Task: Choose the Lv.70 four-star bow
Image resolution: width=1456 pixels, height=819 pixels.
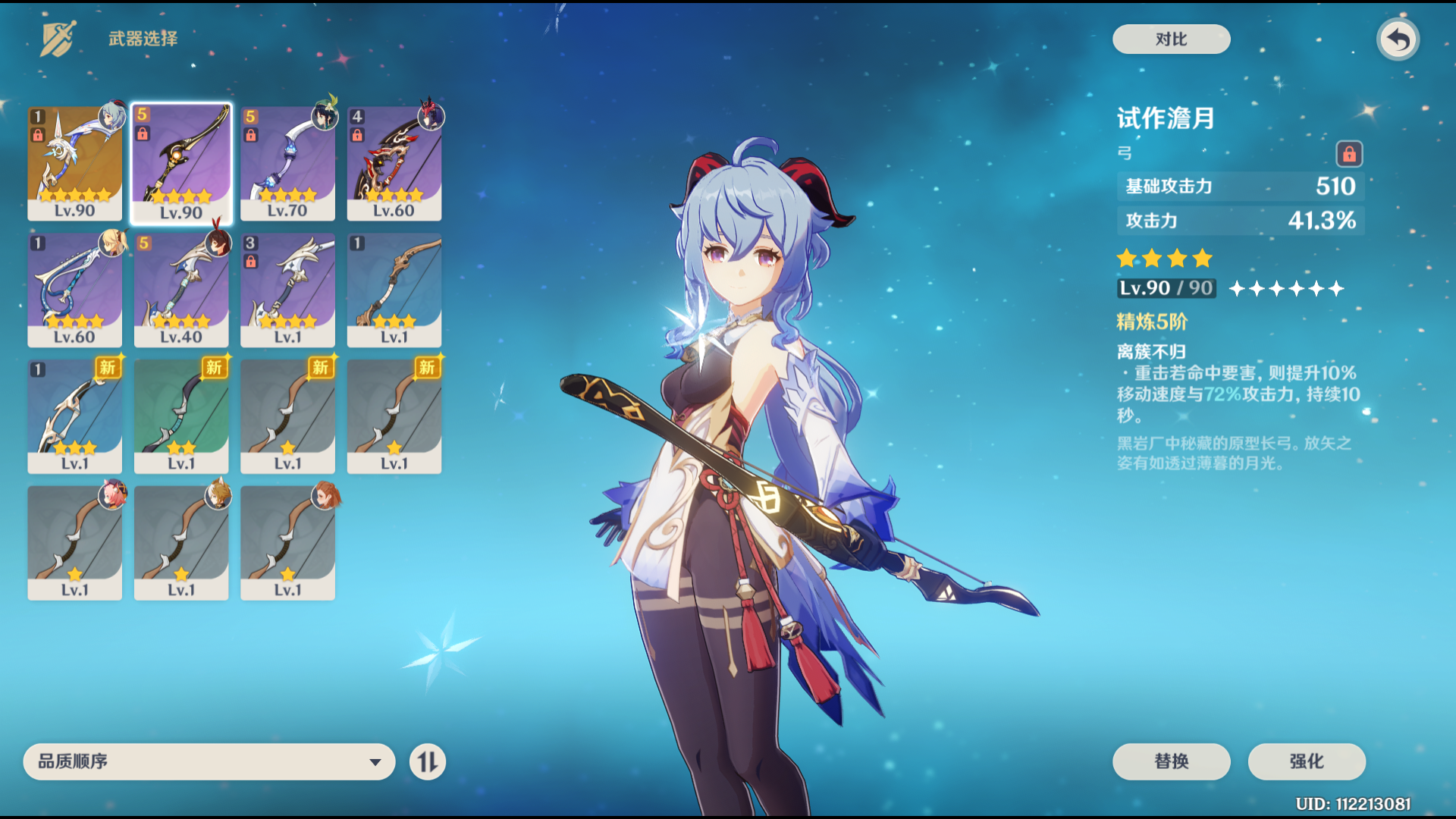Action: click(x=287, y=163)
